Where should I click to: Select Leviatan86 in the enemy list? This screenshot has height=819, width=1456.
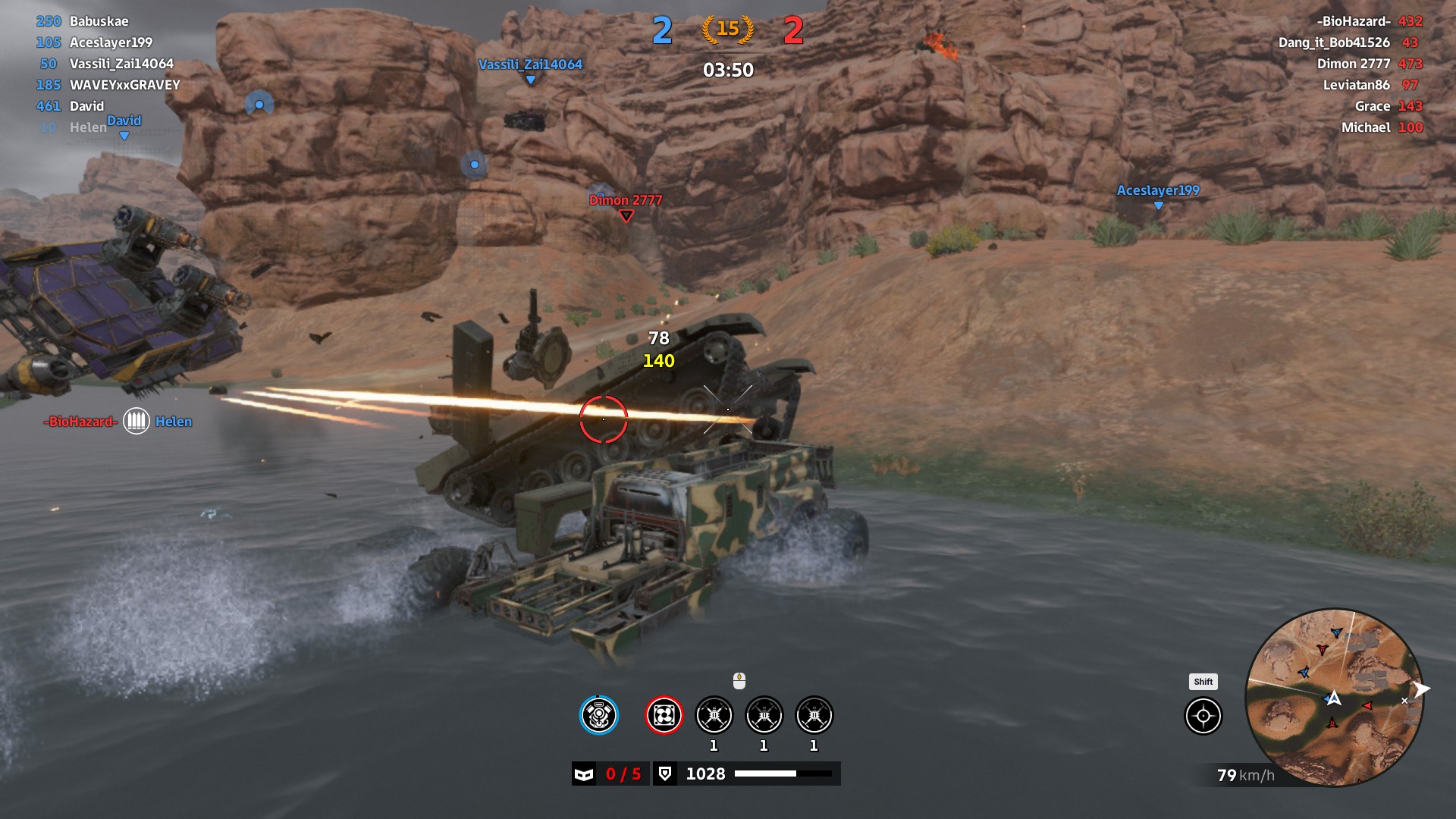[x=1356, y=85]
